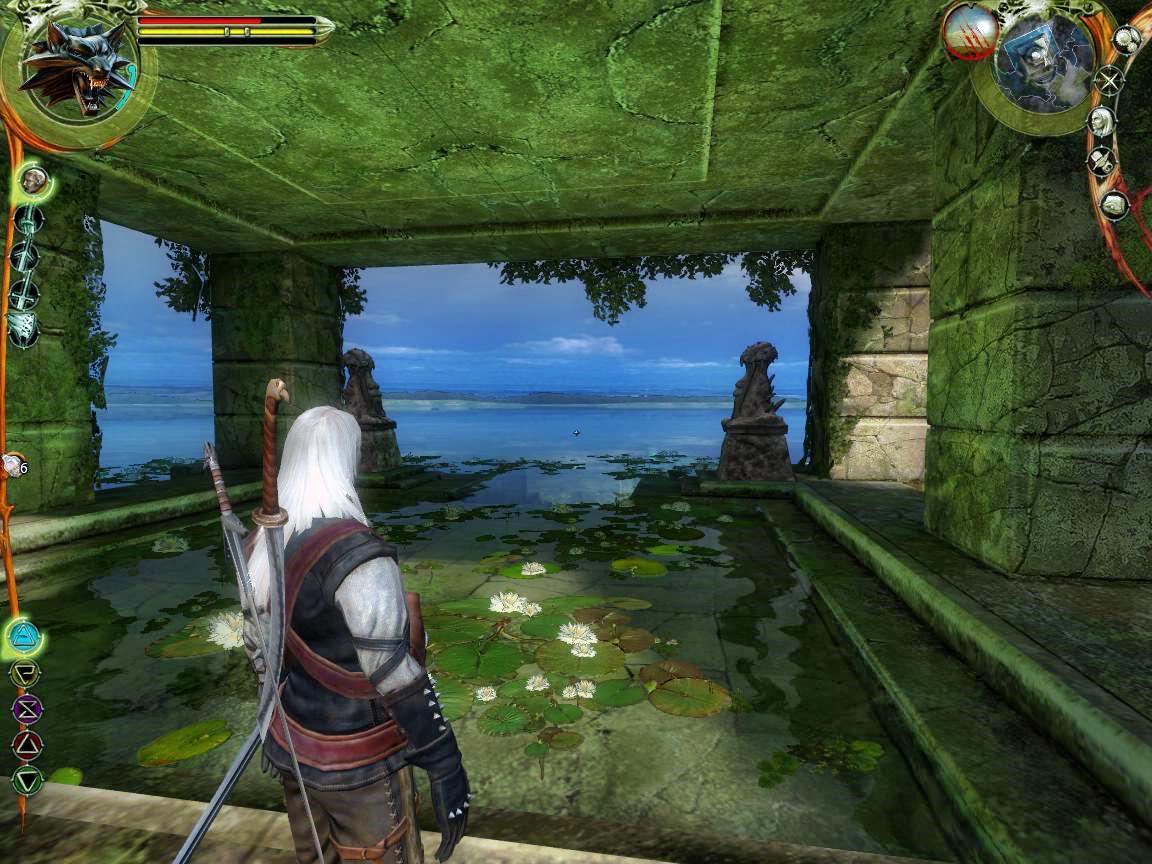Open the circular minimap
The height and width of the screenshot is (864, 1152).
[x=1044, y=62]
